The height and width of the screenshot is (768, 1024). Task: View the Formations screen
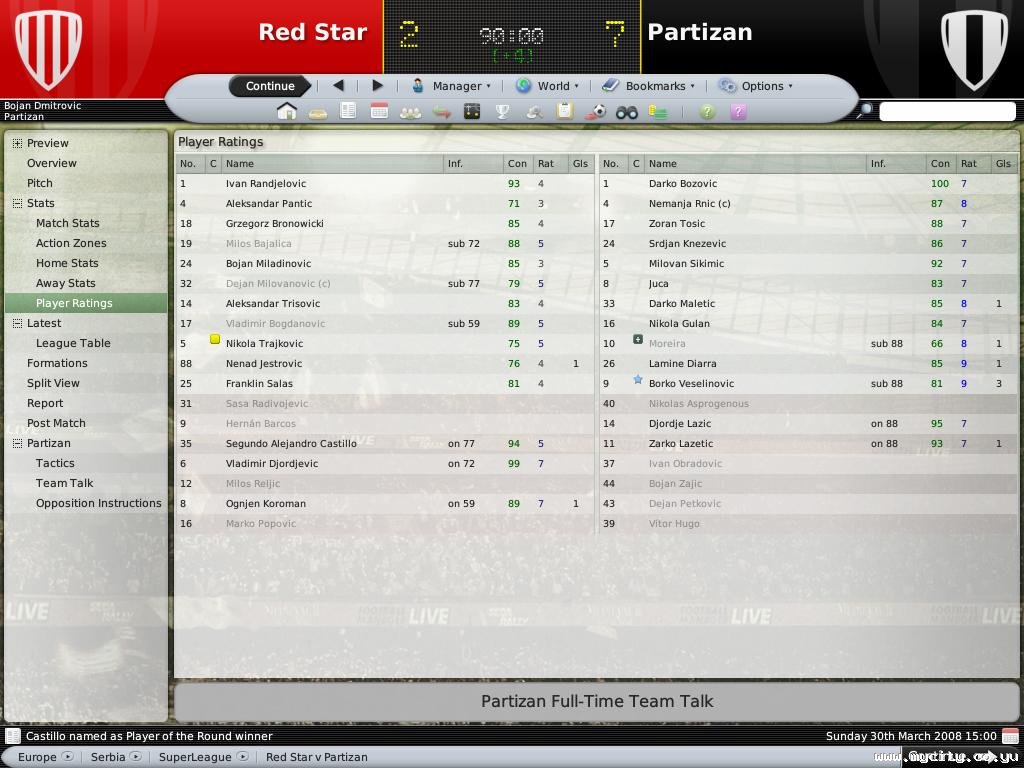pyautogui.click(x=57, y=363)
